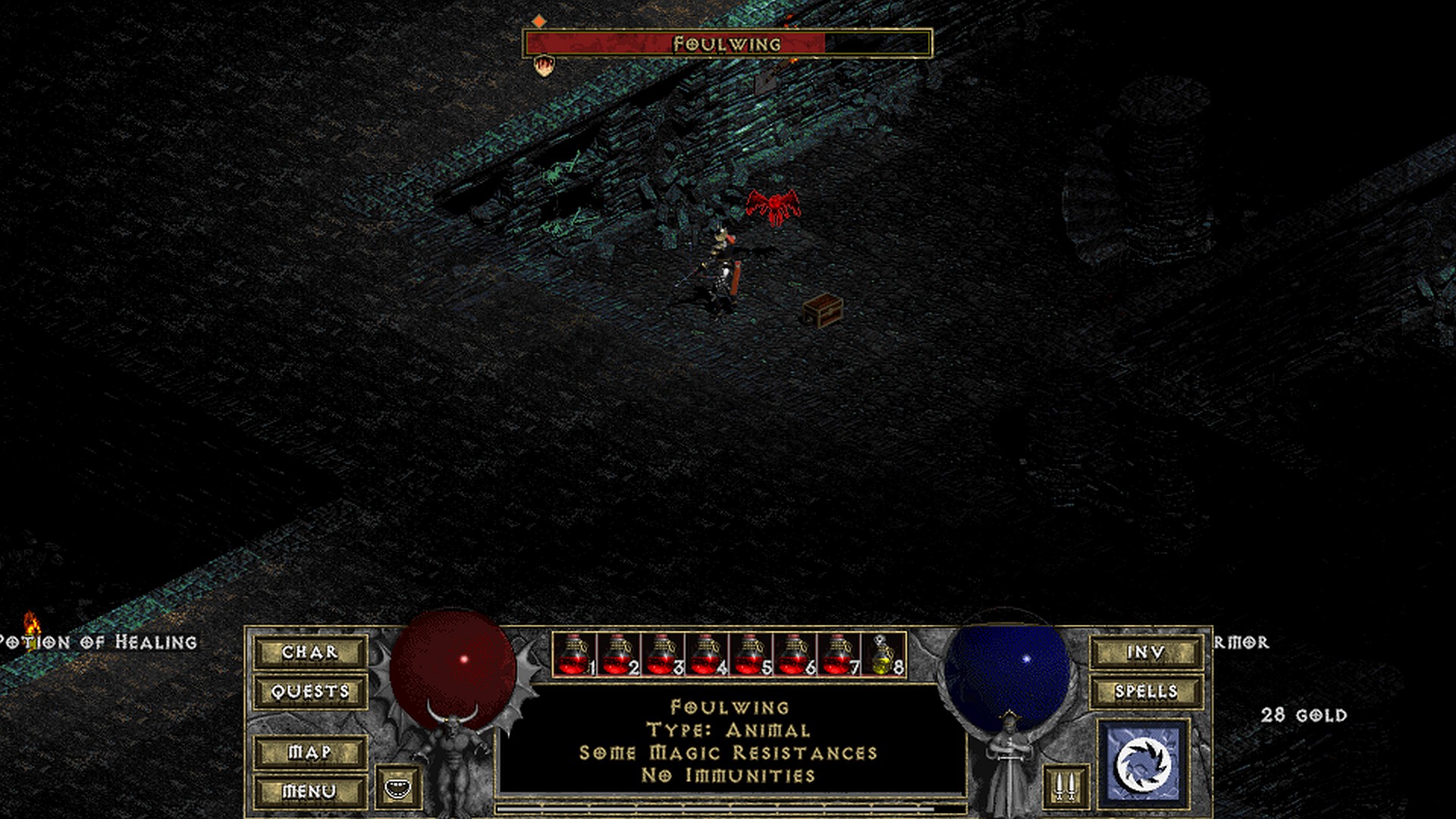Drink the red potion in belt slot 4
1456x819 pixels.
coord(707,654)
